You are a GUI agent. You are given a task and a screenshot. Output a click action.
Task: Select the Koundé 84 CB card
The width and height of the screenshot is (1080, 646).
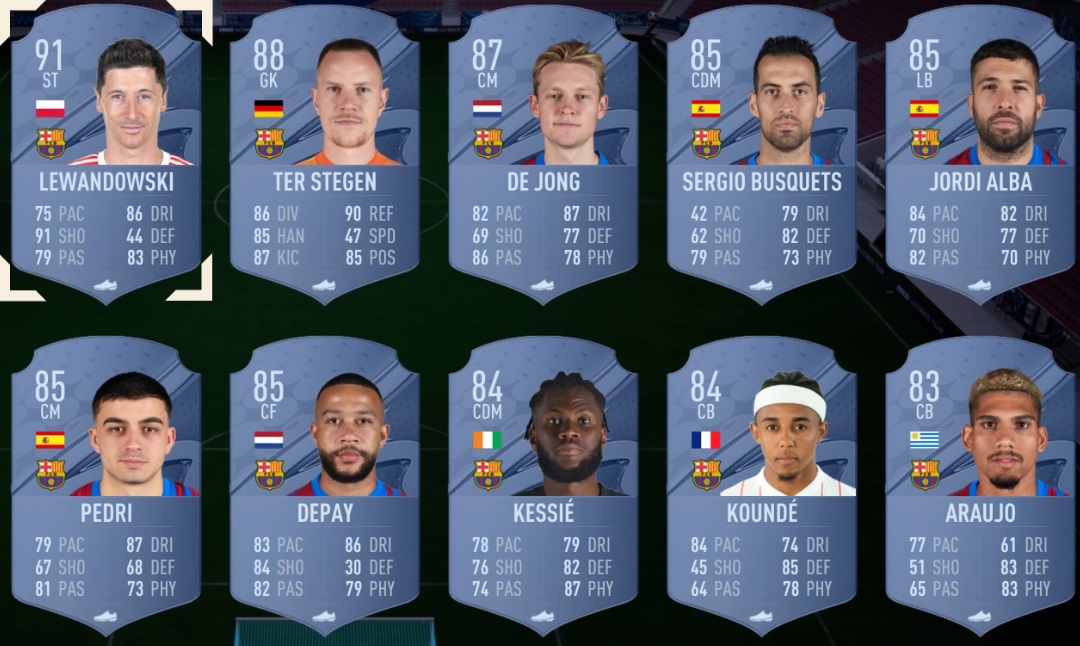762,482
